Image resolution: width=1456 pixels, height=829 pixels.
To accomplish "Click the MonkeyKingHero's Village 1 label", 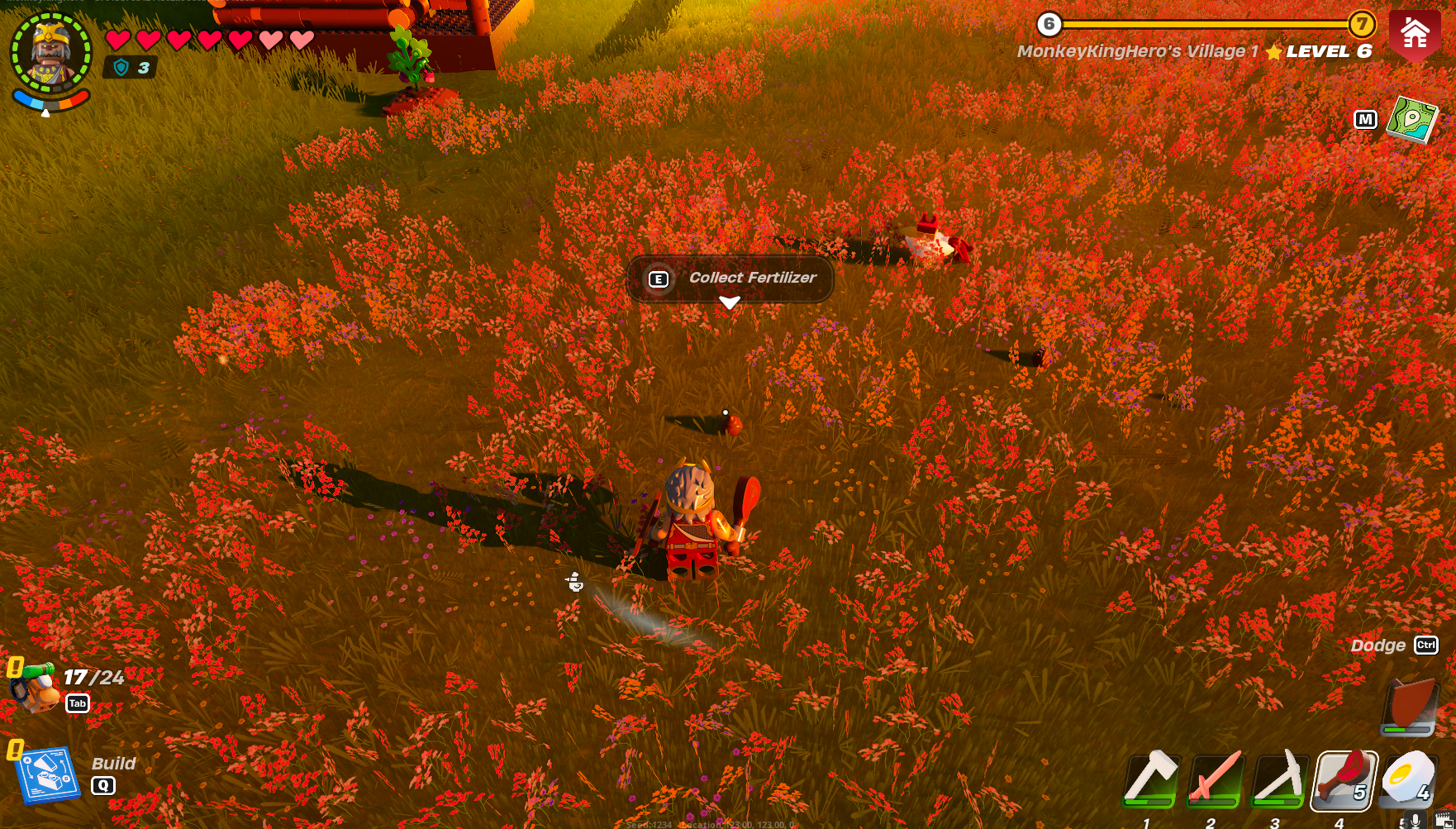I will pyautogui.click(x=1140, y=50).
